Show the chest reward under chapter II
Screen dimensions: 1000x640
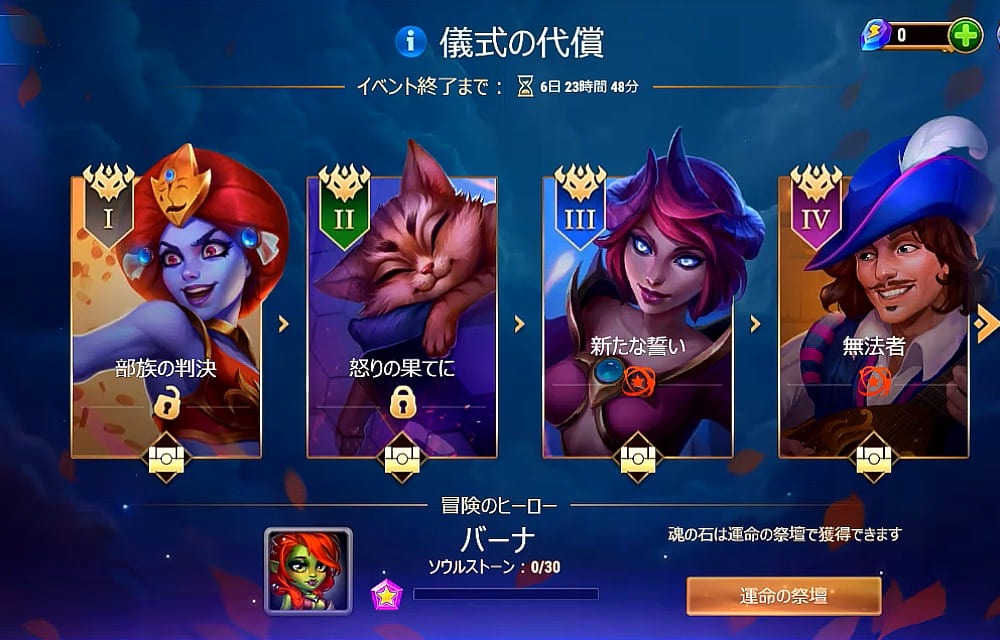click(402, 458)
